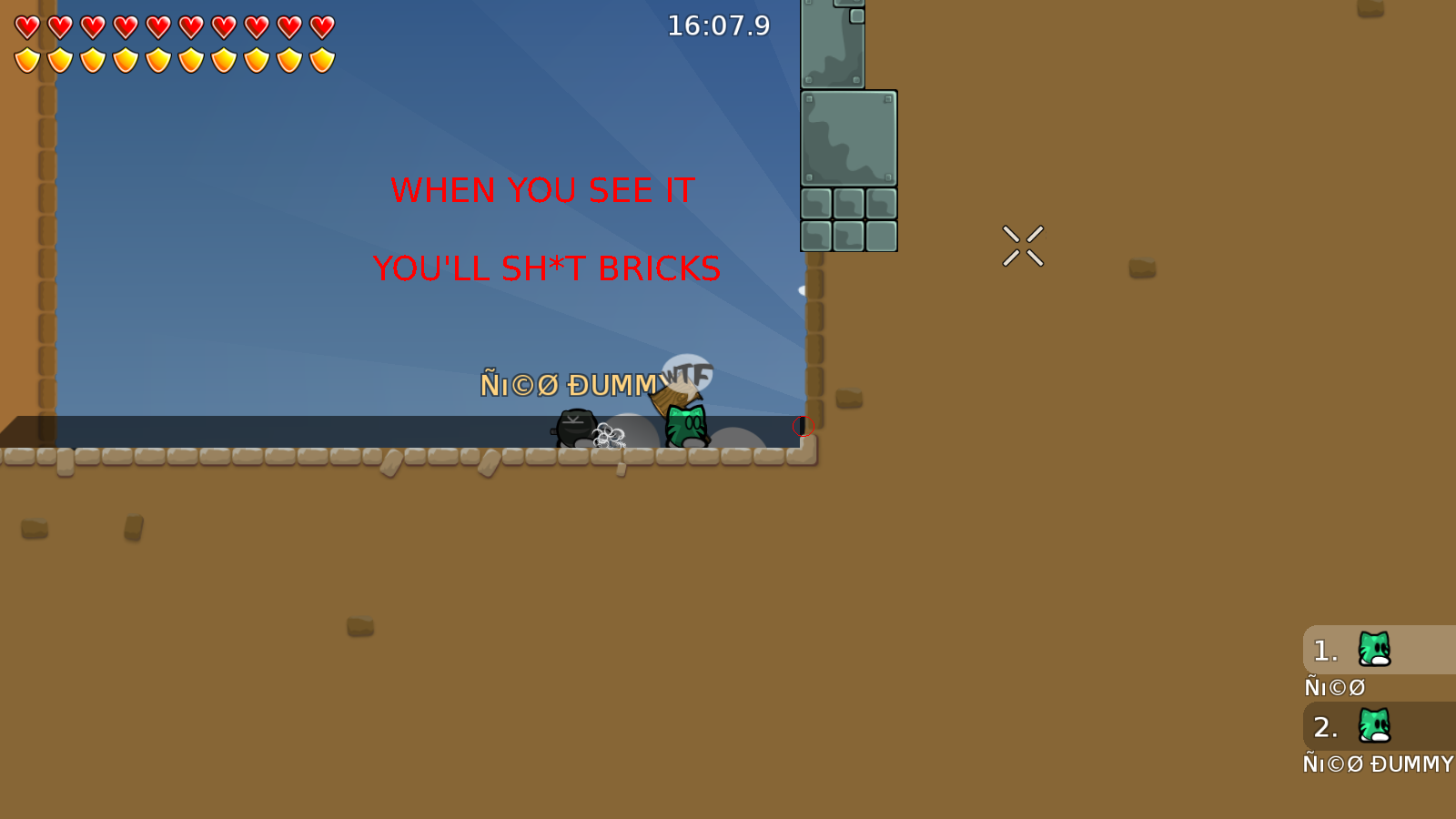Click the green tee avatar beside rank 1

[x=1374, y=650]
